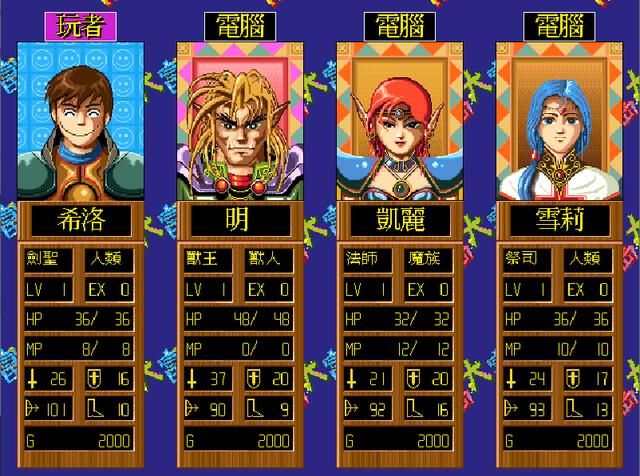Select the 魔族 race box
640x476 pixels.
click(x=429, y=260)
